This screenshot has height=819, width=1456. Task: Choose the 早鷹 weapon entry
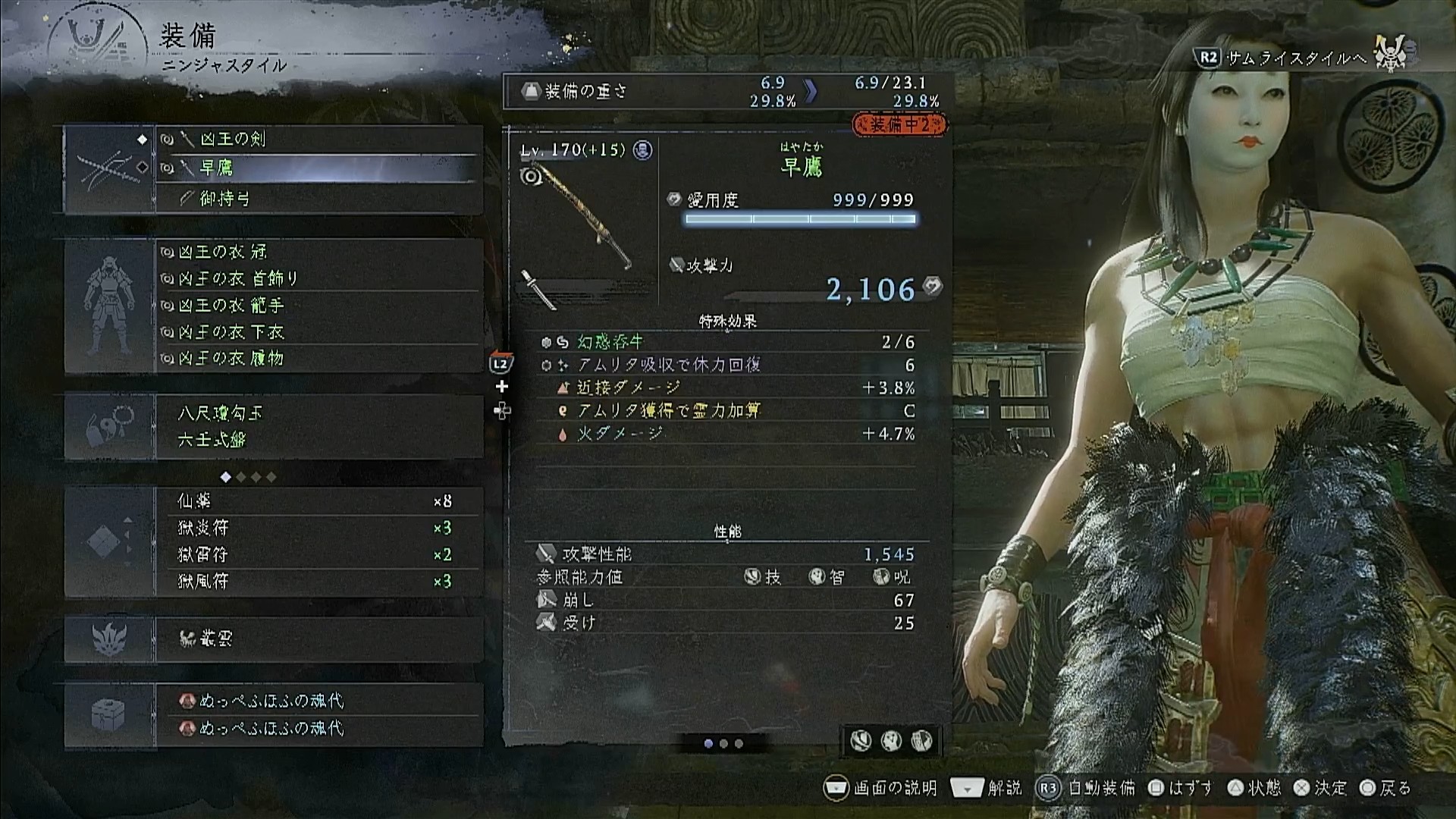(318, 168)
